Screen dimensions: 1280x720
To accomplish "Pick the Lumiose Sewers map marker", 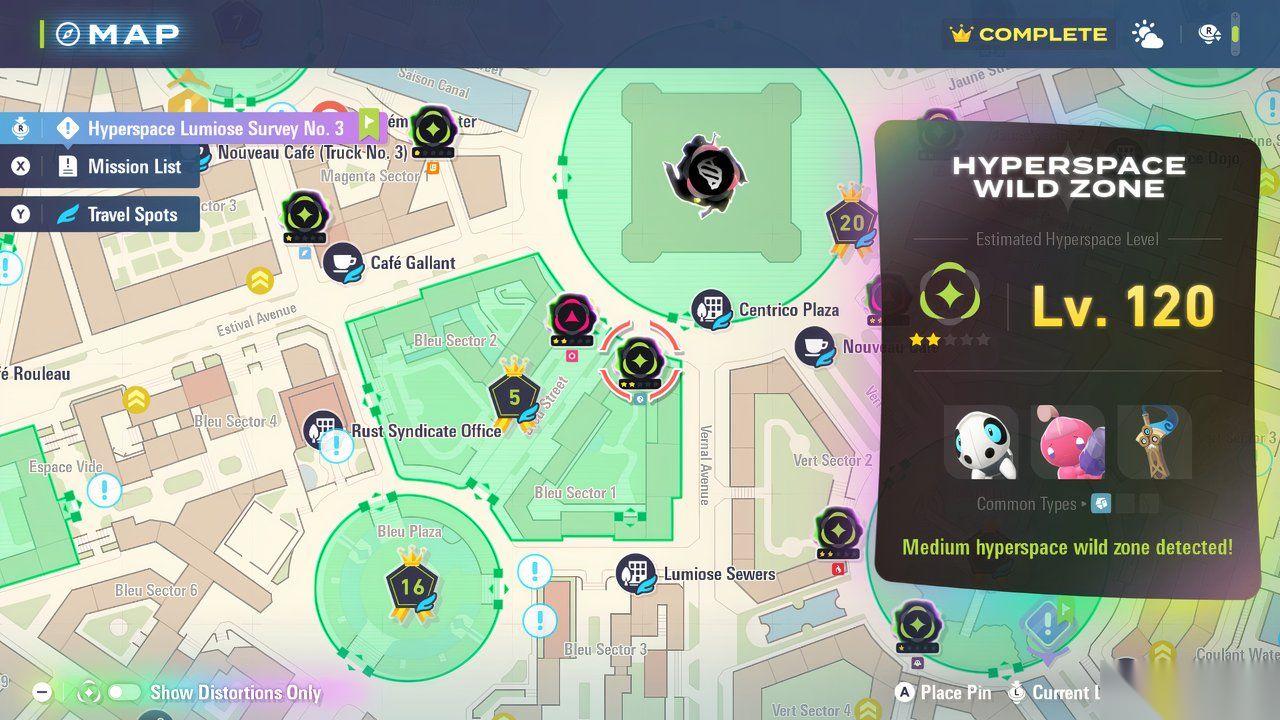I will [x=635, y=574].
